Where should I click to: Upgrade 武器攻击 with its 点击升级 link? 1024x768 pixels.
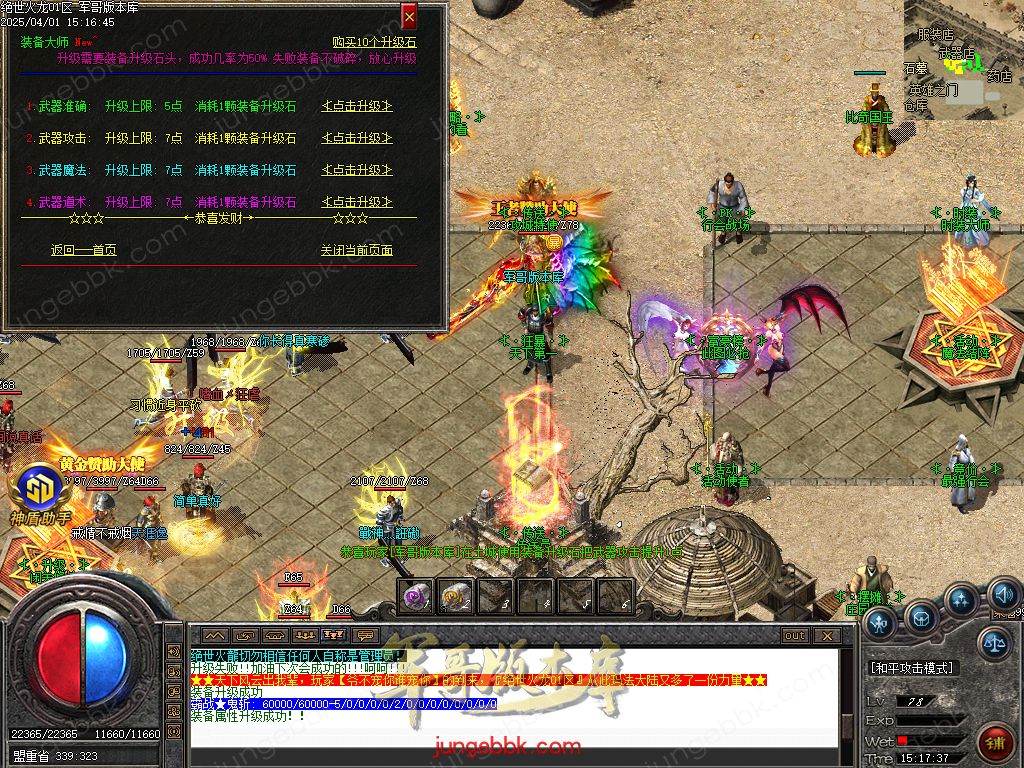tap(356, 138)
